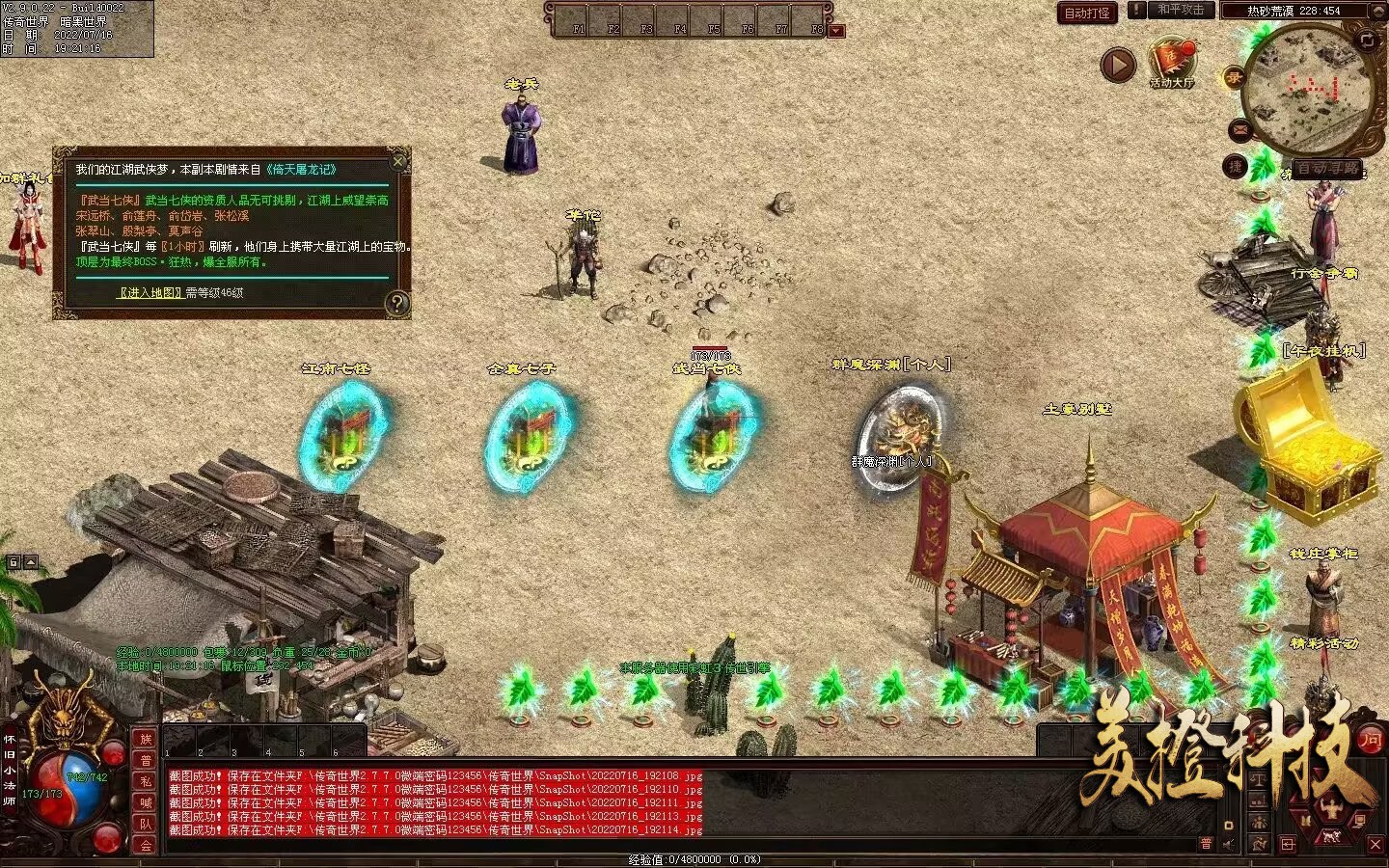Image resolution: width=1389 pixels, height=868 pixels.
Task: Activate the 自动寻路 auto-pathfinding button
Action: click(1327, 168)
